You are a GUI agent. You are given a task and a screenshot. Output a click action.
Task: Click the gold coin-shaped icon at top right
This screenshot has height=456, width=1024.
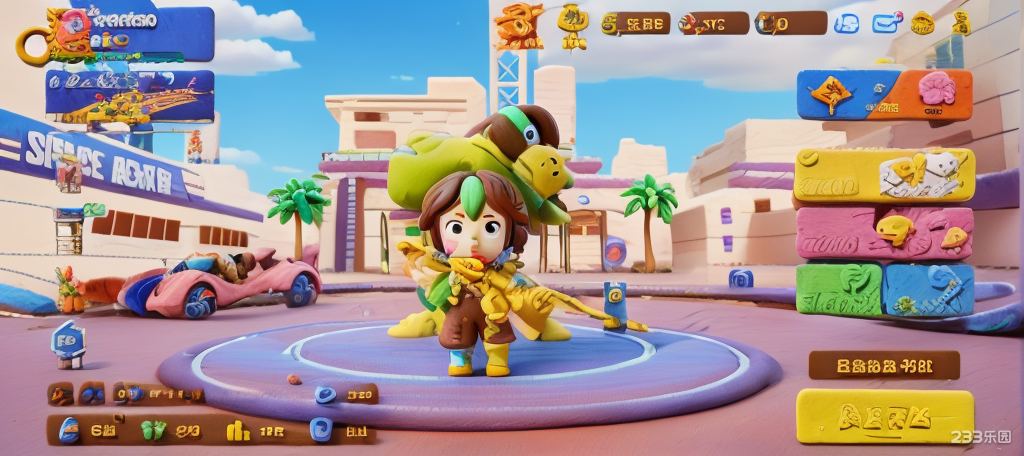[921, 23]
